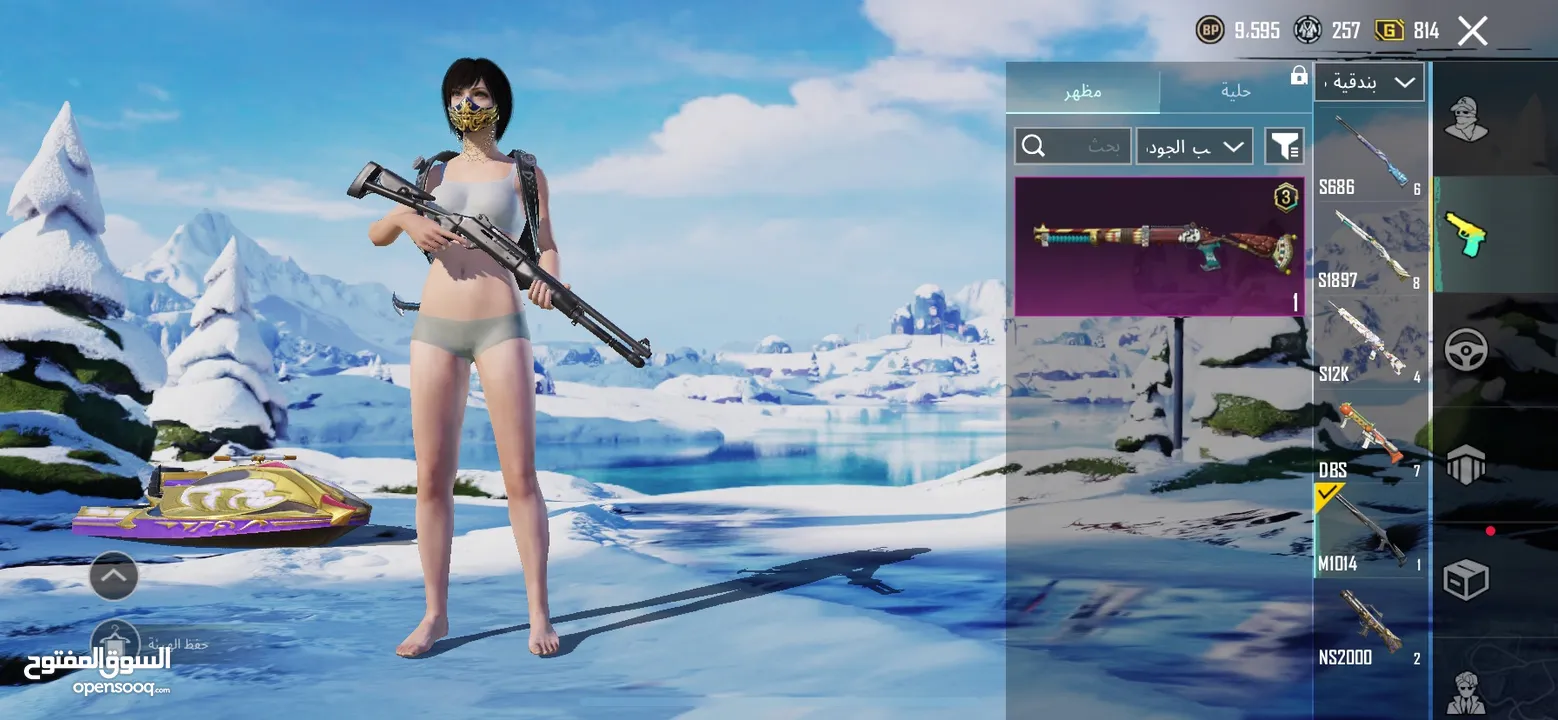Click the skin search field

(x=1073, y=147)
